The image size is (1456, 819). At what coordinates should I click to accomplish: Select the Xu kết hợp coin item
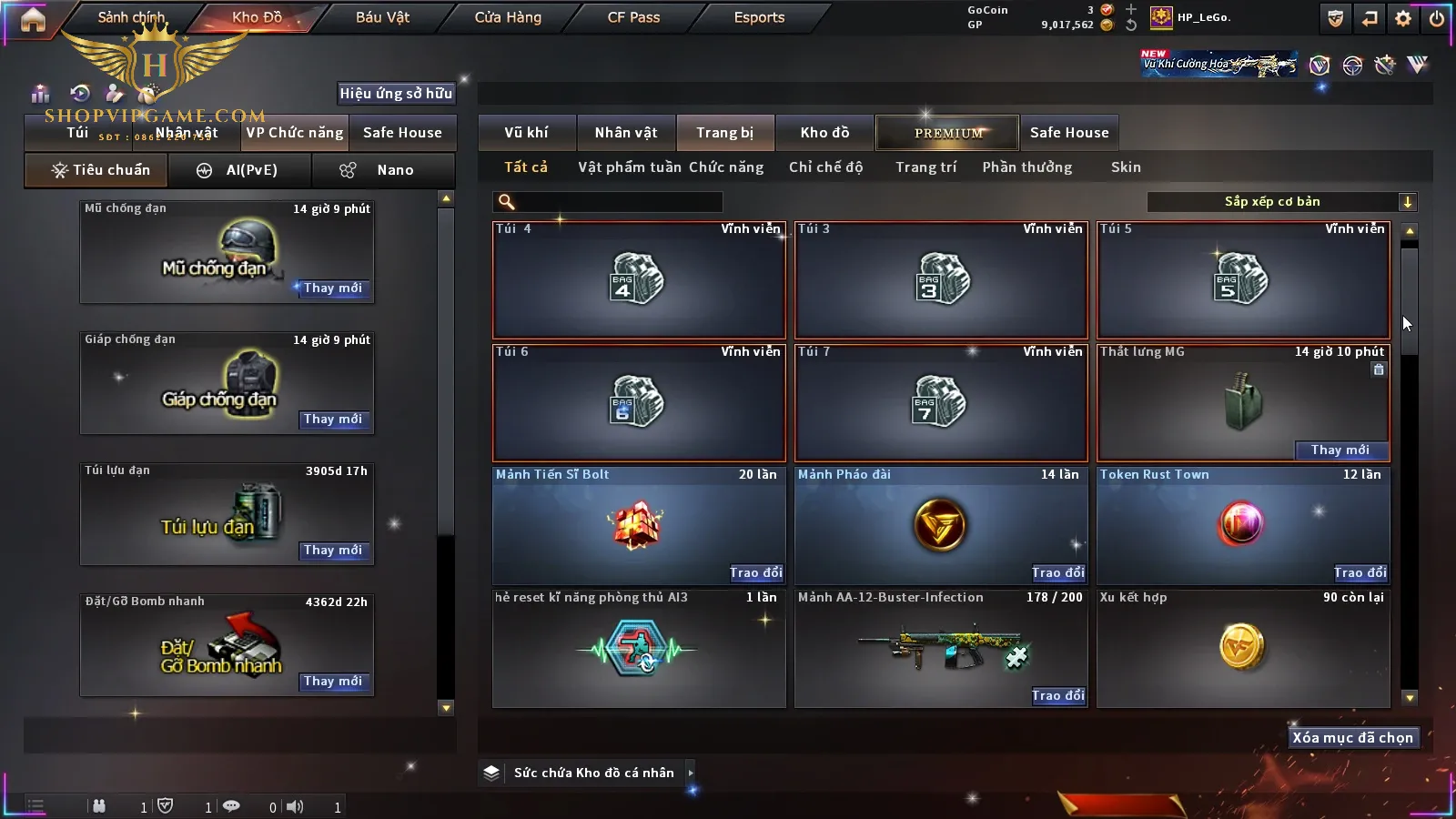point(1242,648)
